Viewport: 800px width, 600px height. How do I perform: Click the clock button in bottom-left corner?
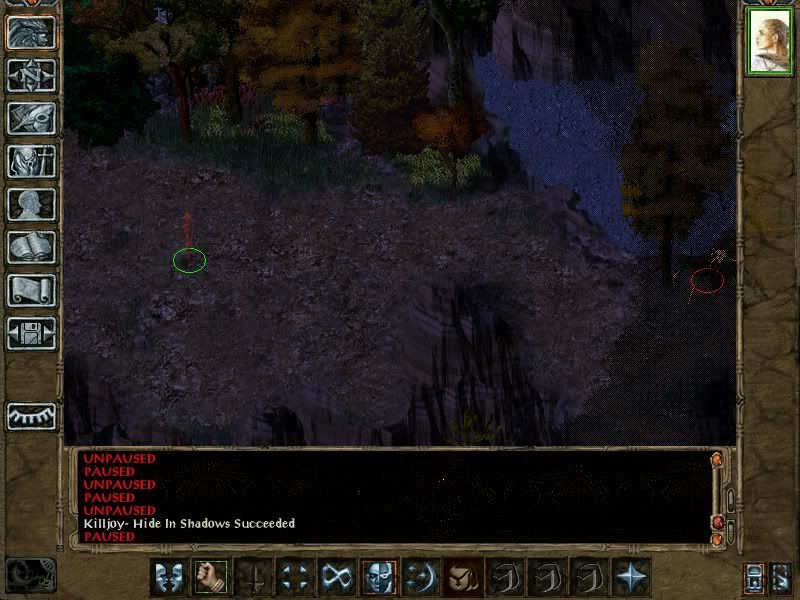(31, 574)
